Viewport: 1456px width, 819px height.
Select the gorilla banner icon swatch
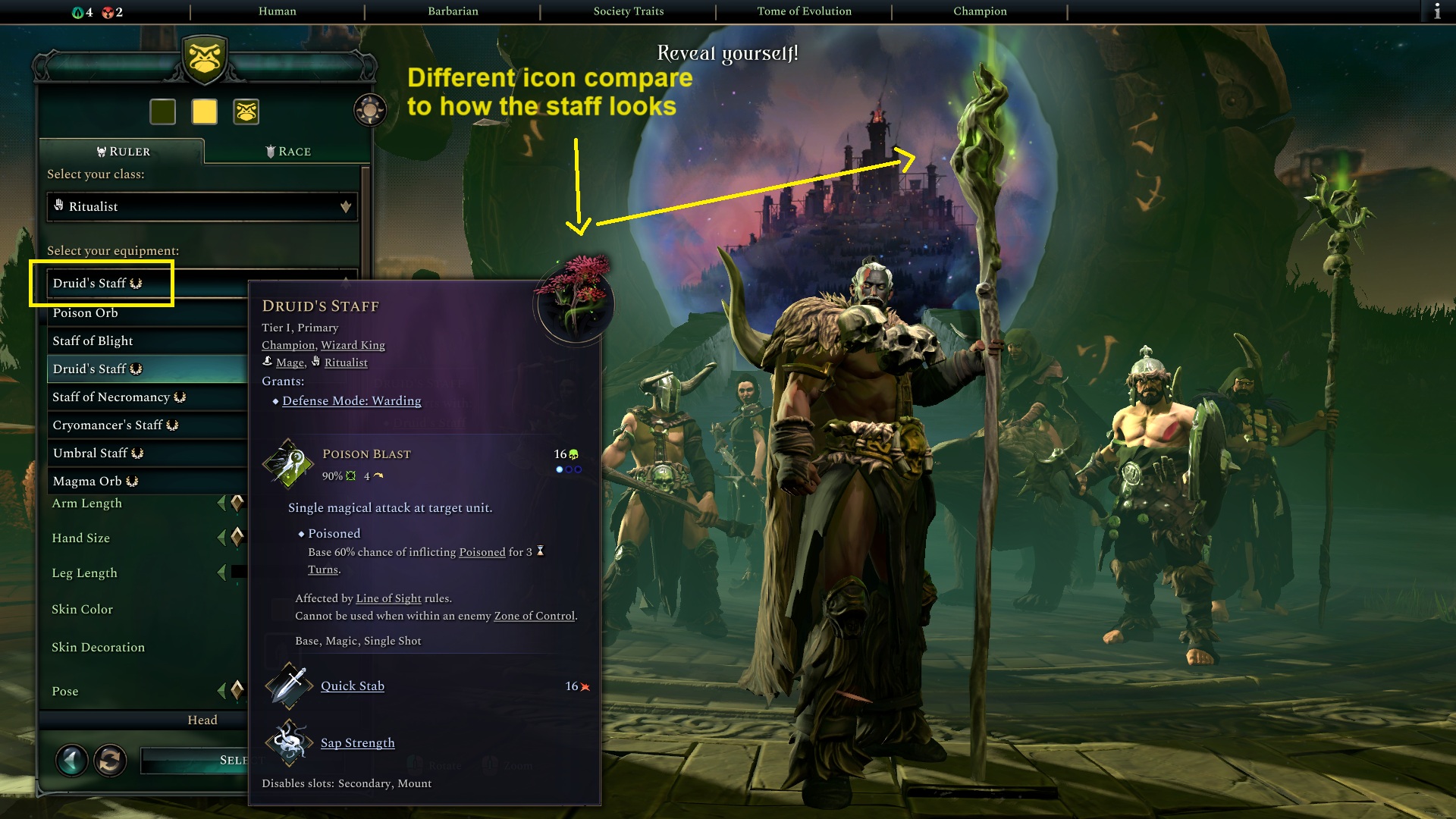coord(246,111)
